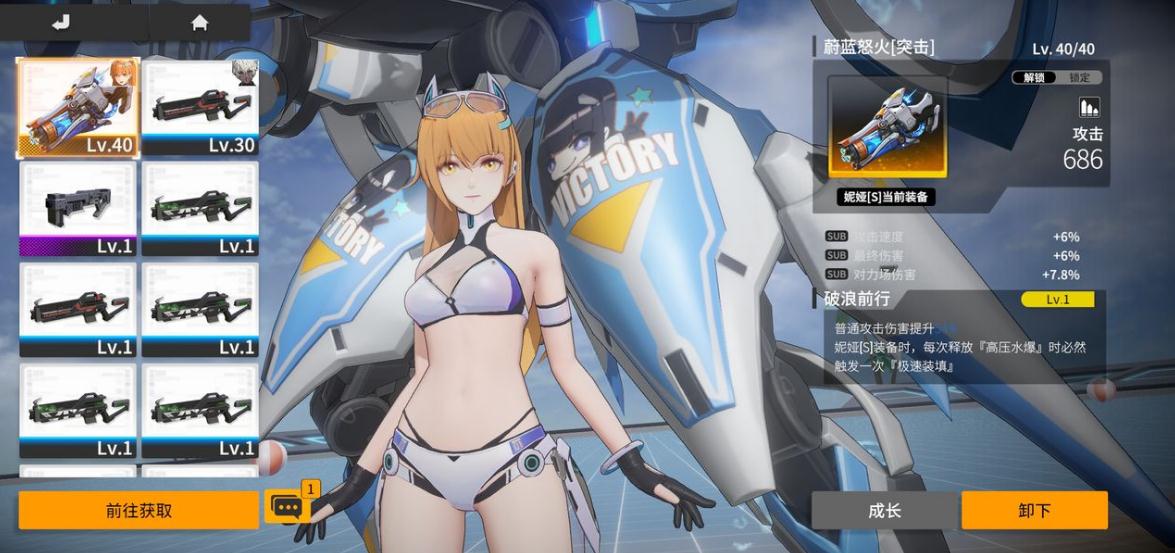
Task: Return to the home screen
Action: pyautogui.click(x=200, y=23)
